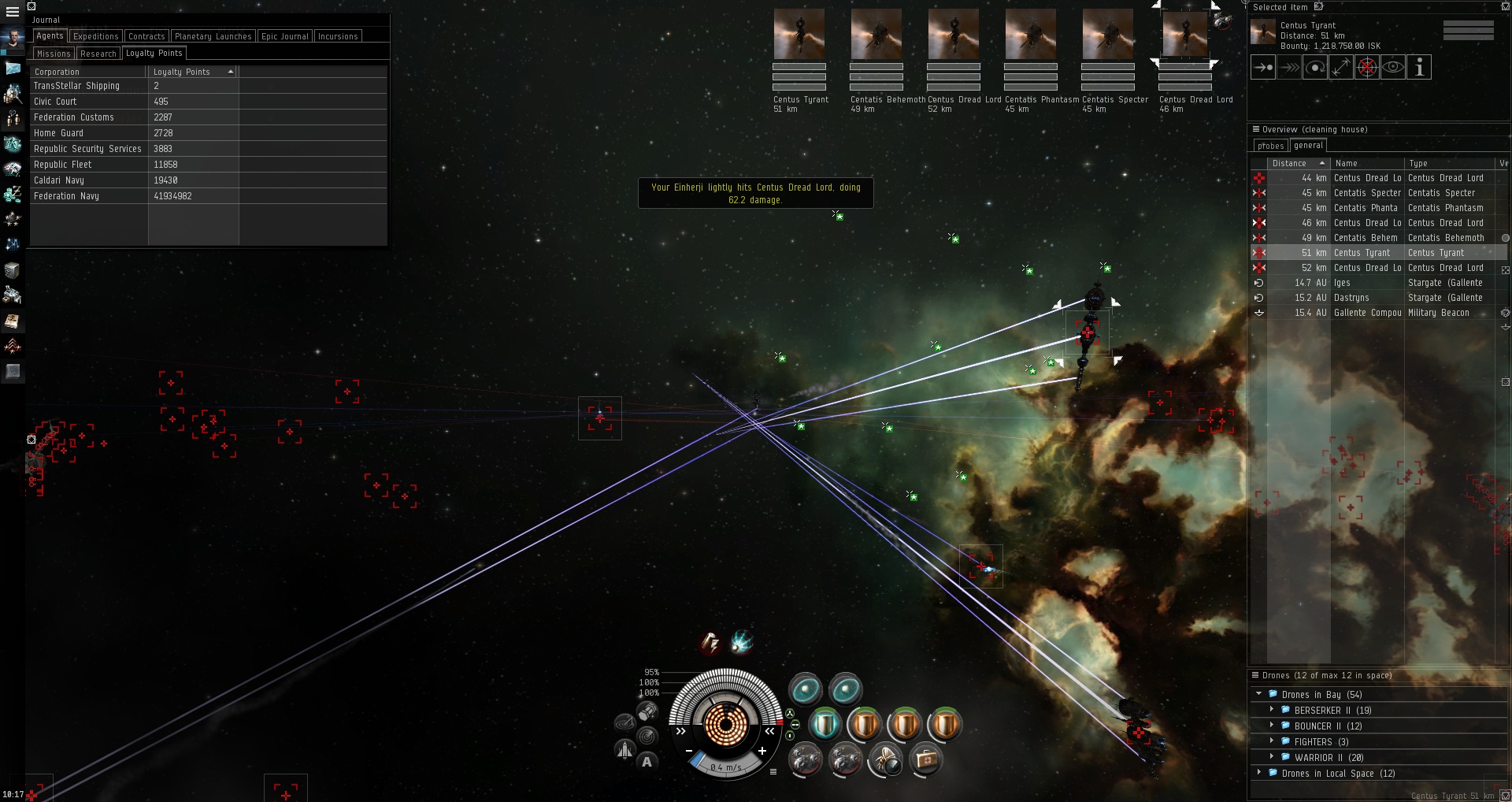Select the Centatis Phantasm locked target
This screenshot has width=1512, height=802.
click(1031, 35)
